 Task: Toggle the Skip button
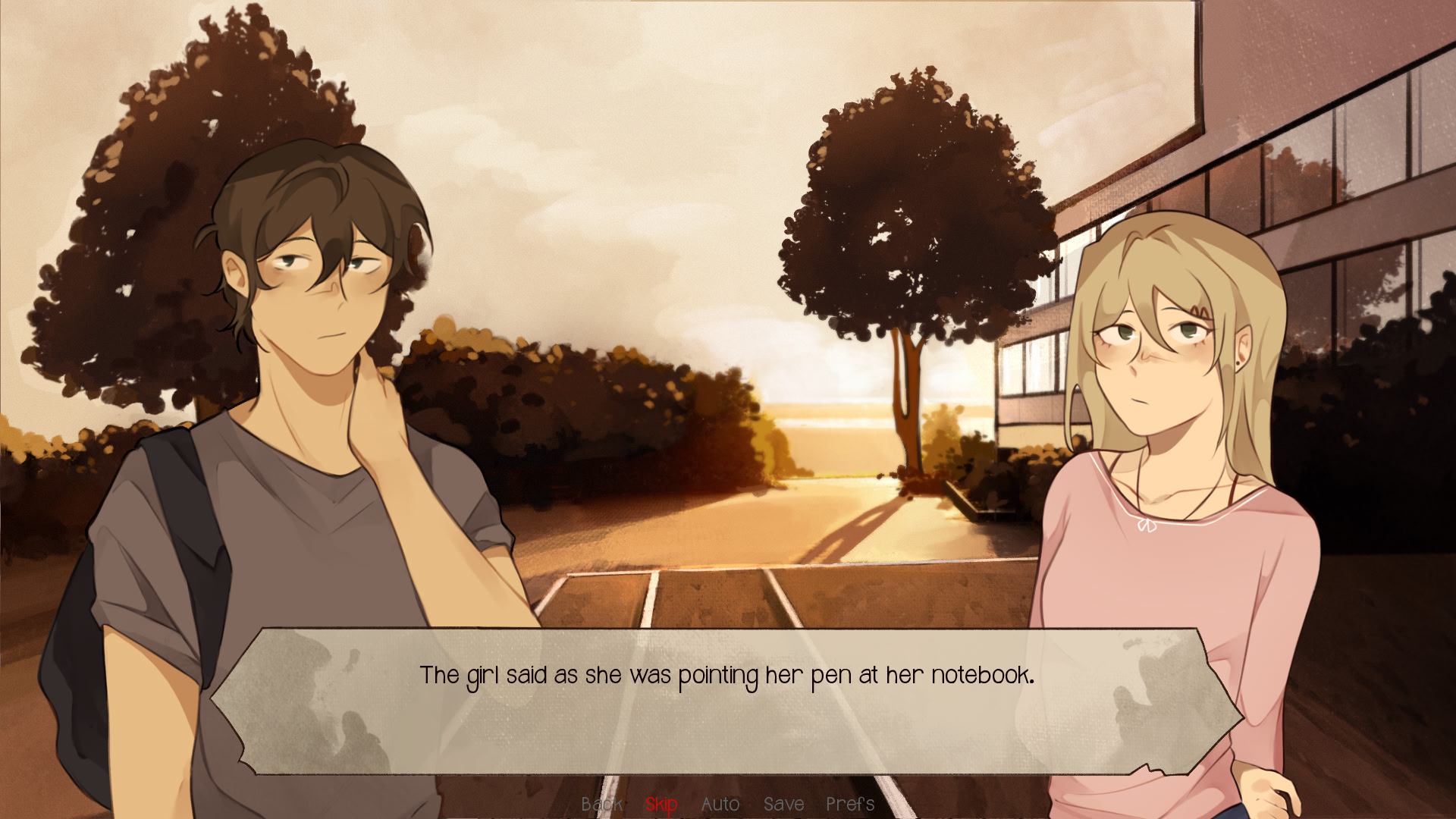click(661, 804)
